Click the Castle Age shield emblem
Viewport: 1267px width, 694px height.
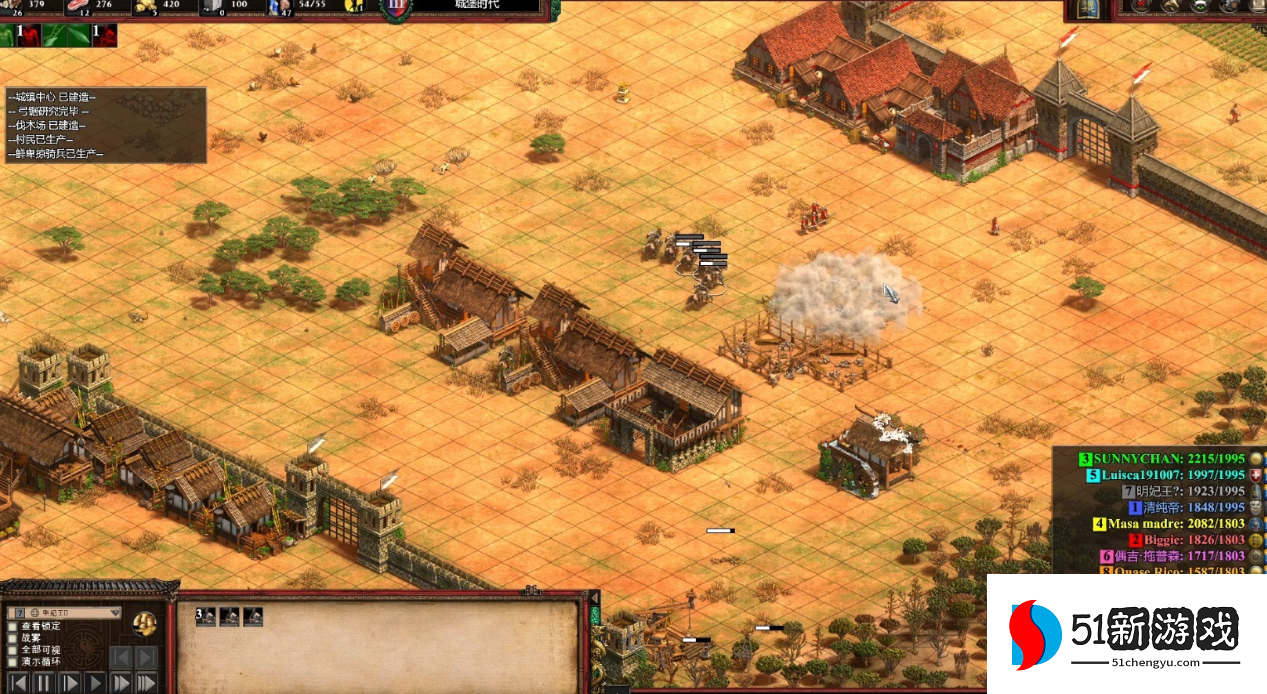[x=396, y=8]
